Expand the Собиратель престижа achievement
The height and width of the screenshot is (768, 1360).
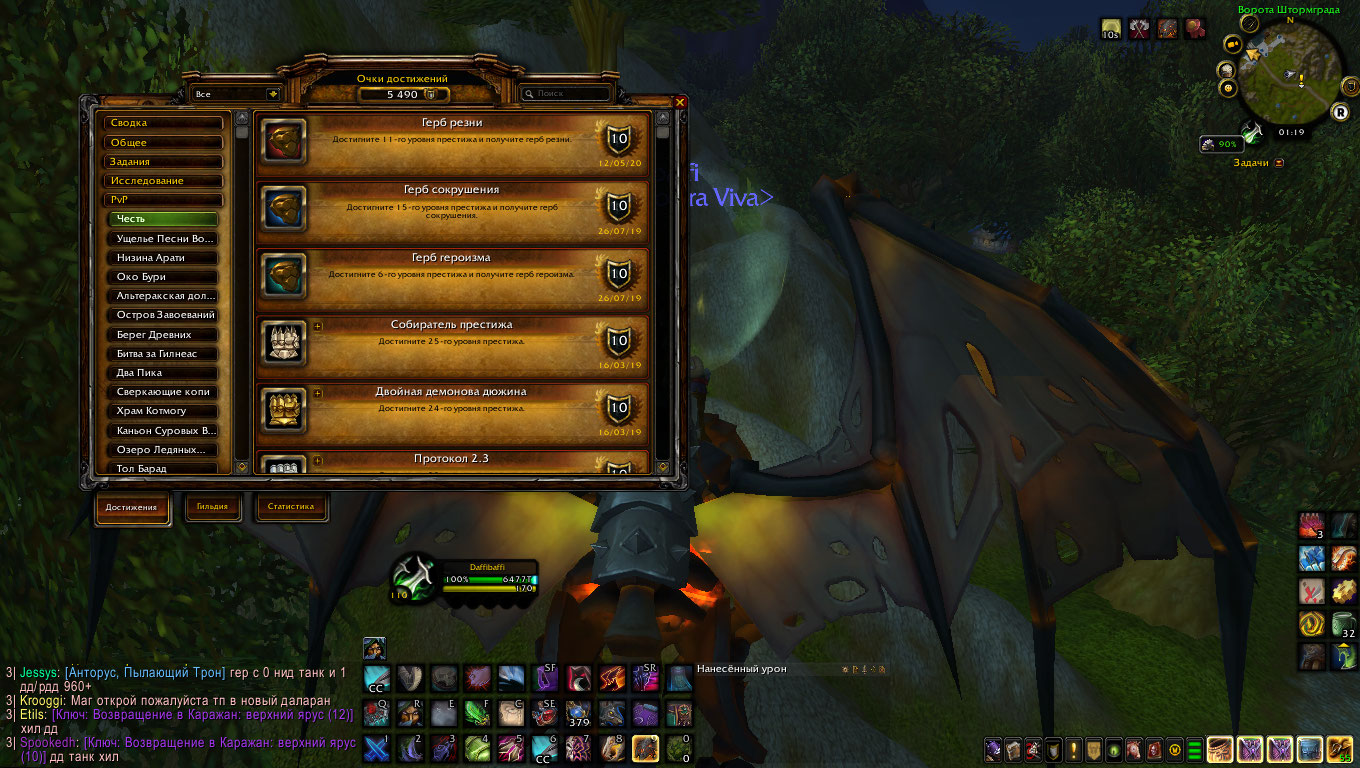(x=318, y=326)
